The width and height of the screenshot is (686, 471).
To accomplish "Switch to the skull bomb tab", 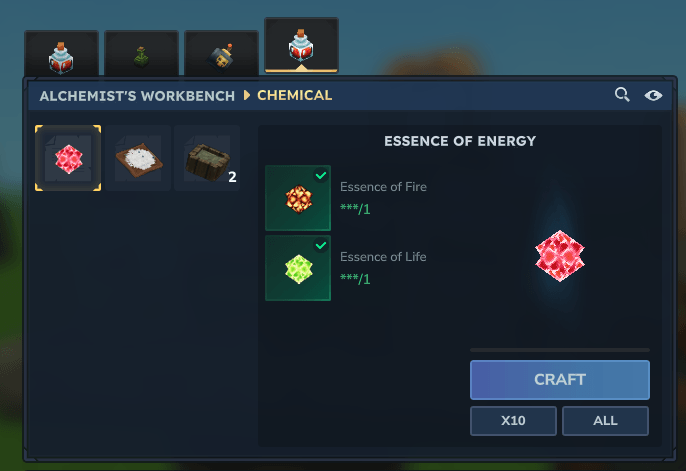I will (221, 54).
